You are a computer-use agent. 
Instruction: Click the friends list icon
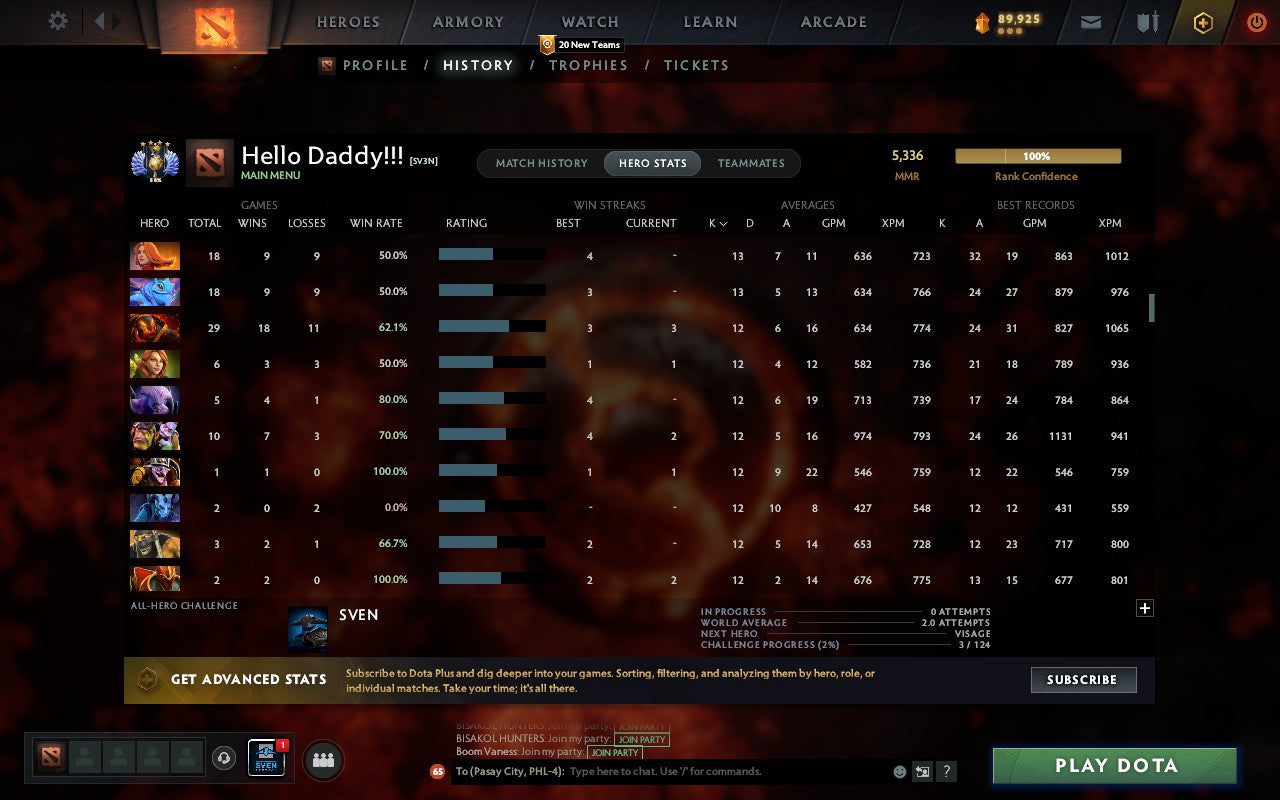tap(322, 760)
